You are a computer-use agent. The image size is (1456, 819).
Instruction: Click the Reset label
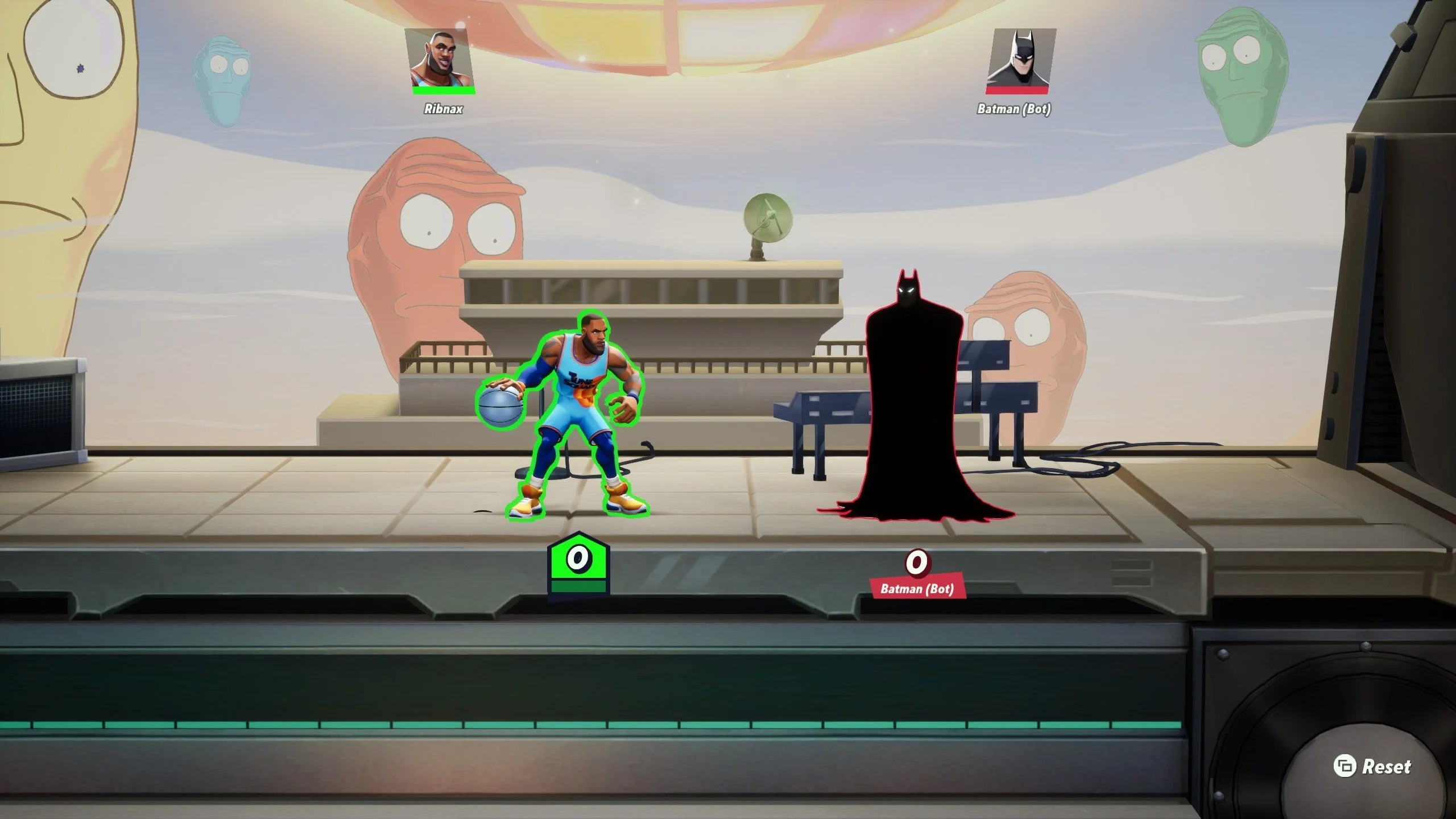coord(1386,767)
